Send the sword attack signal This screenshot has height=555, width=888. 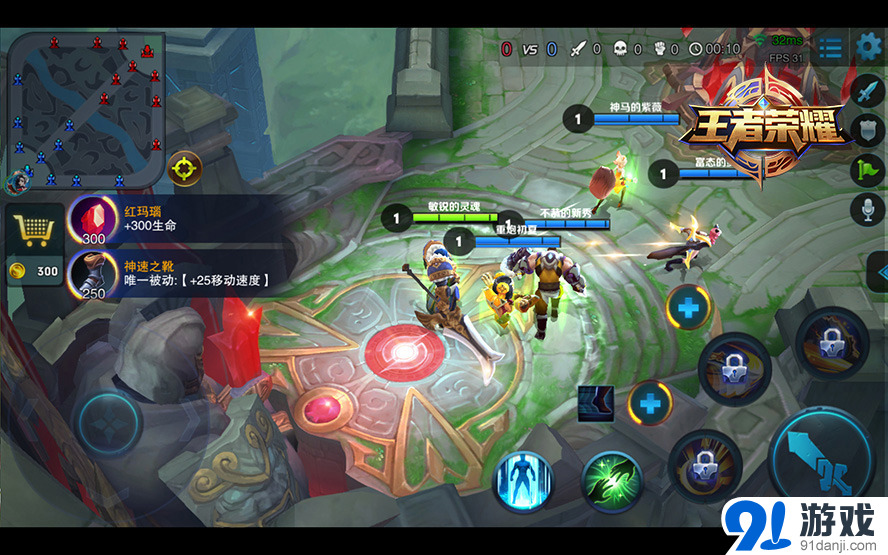[867, 90]
